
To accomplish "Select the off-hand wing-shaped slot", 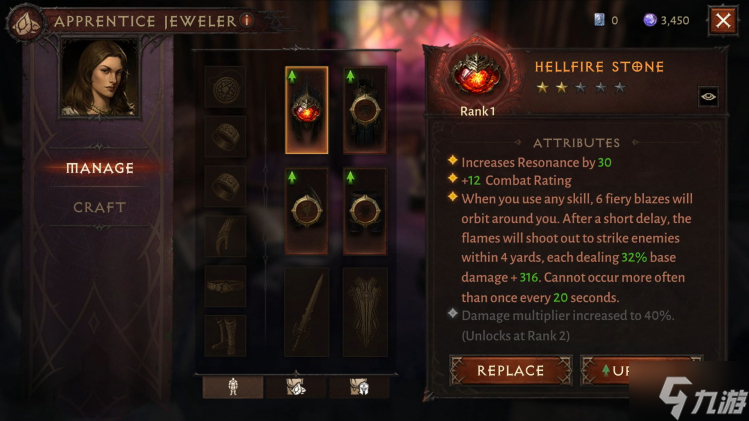I will pyautogui.click(x=365, y=311).
